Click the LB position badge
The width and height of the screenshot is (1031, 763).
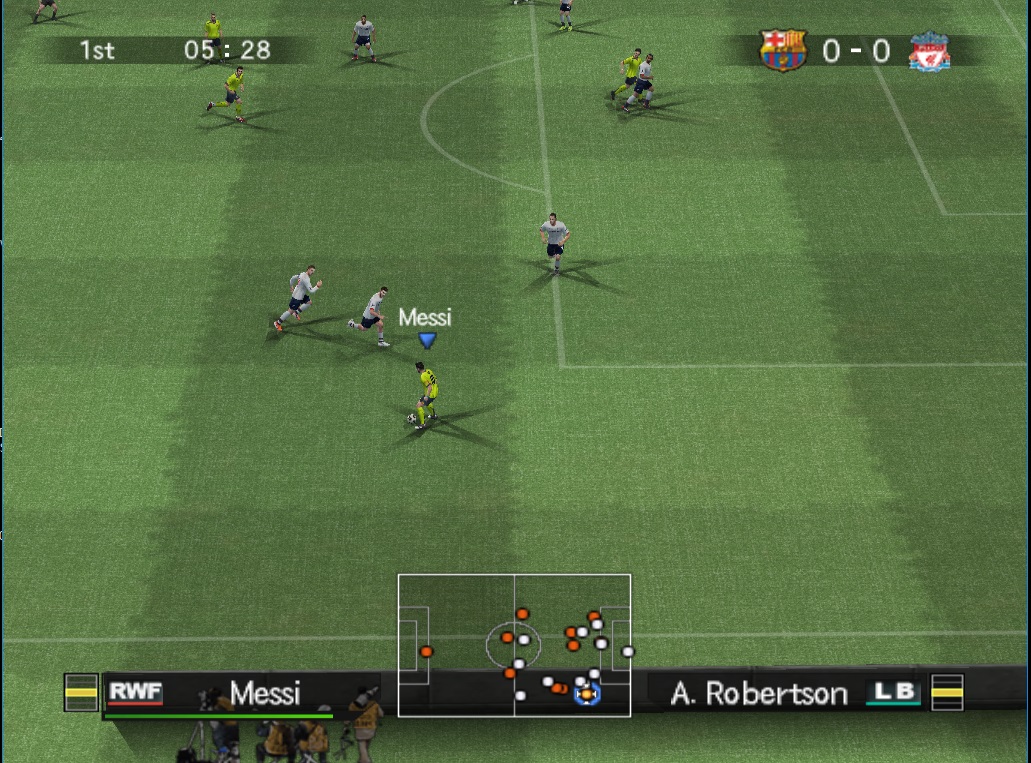coord(893,691)
